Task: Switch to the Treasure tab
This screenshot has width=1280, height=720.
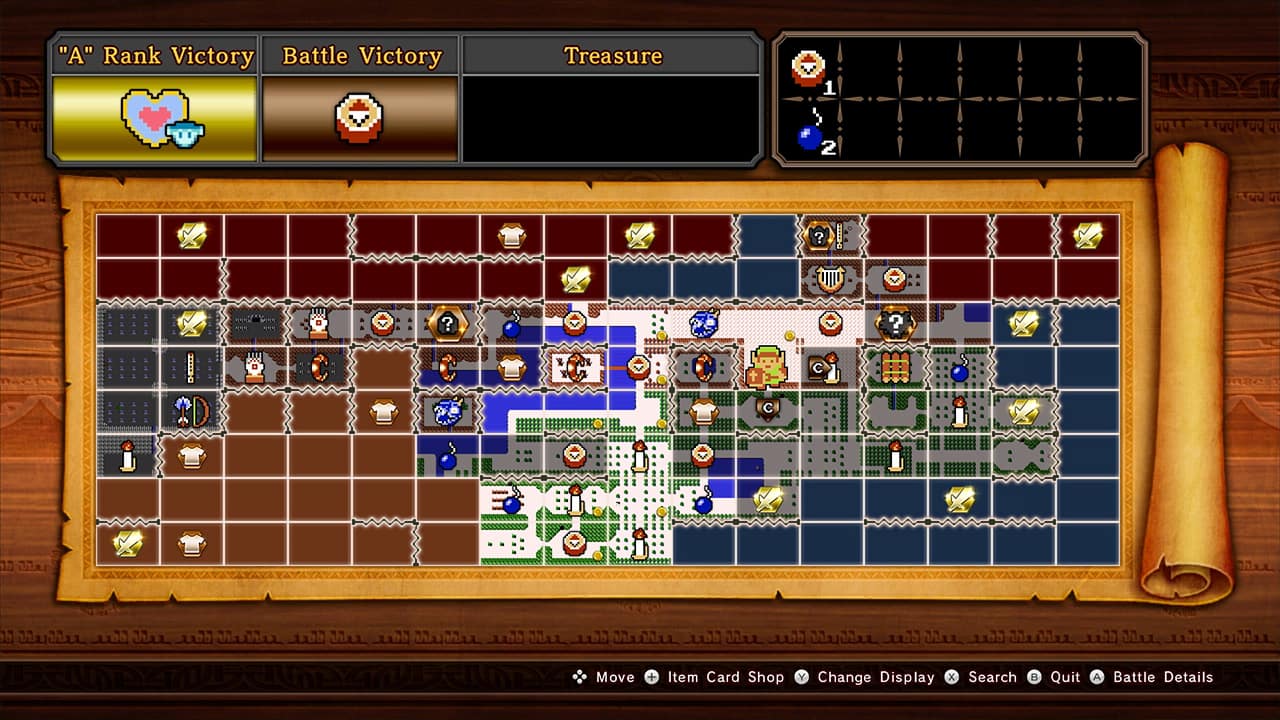Action: (612, 56)
